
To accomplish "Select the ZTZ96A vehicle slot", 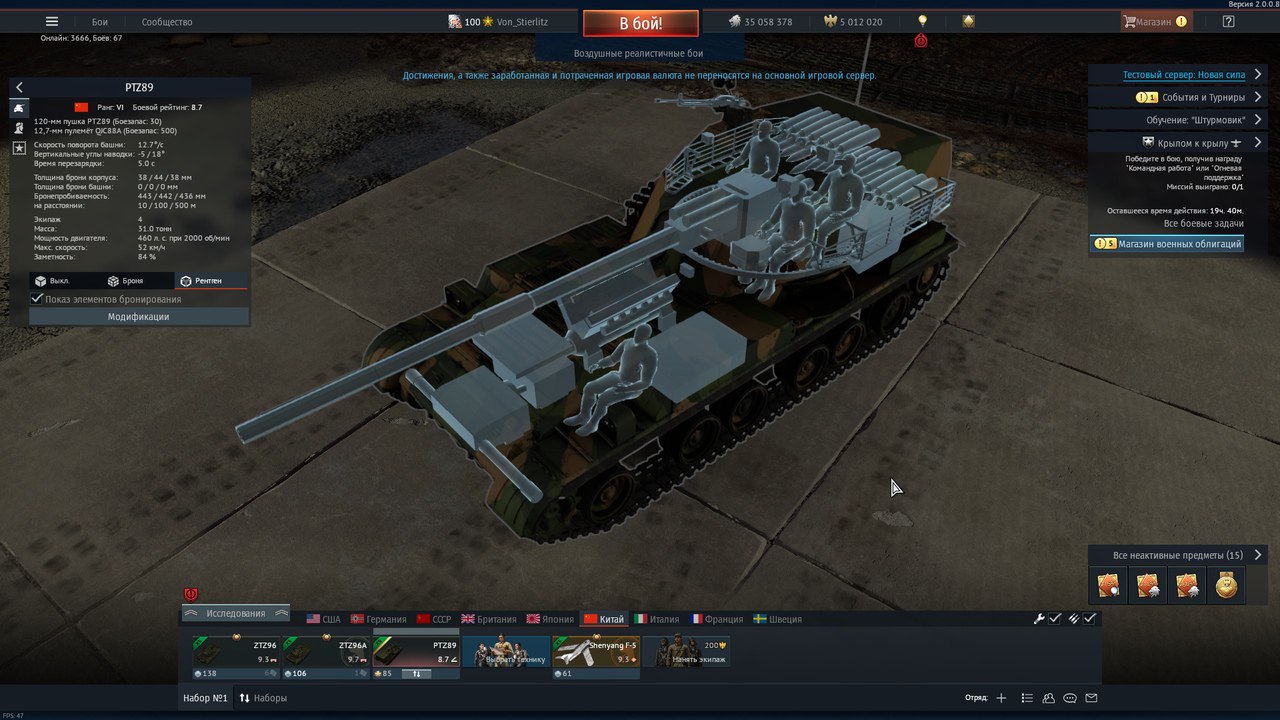I will [326, 656].
